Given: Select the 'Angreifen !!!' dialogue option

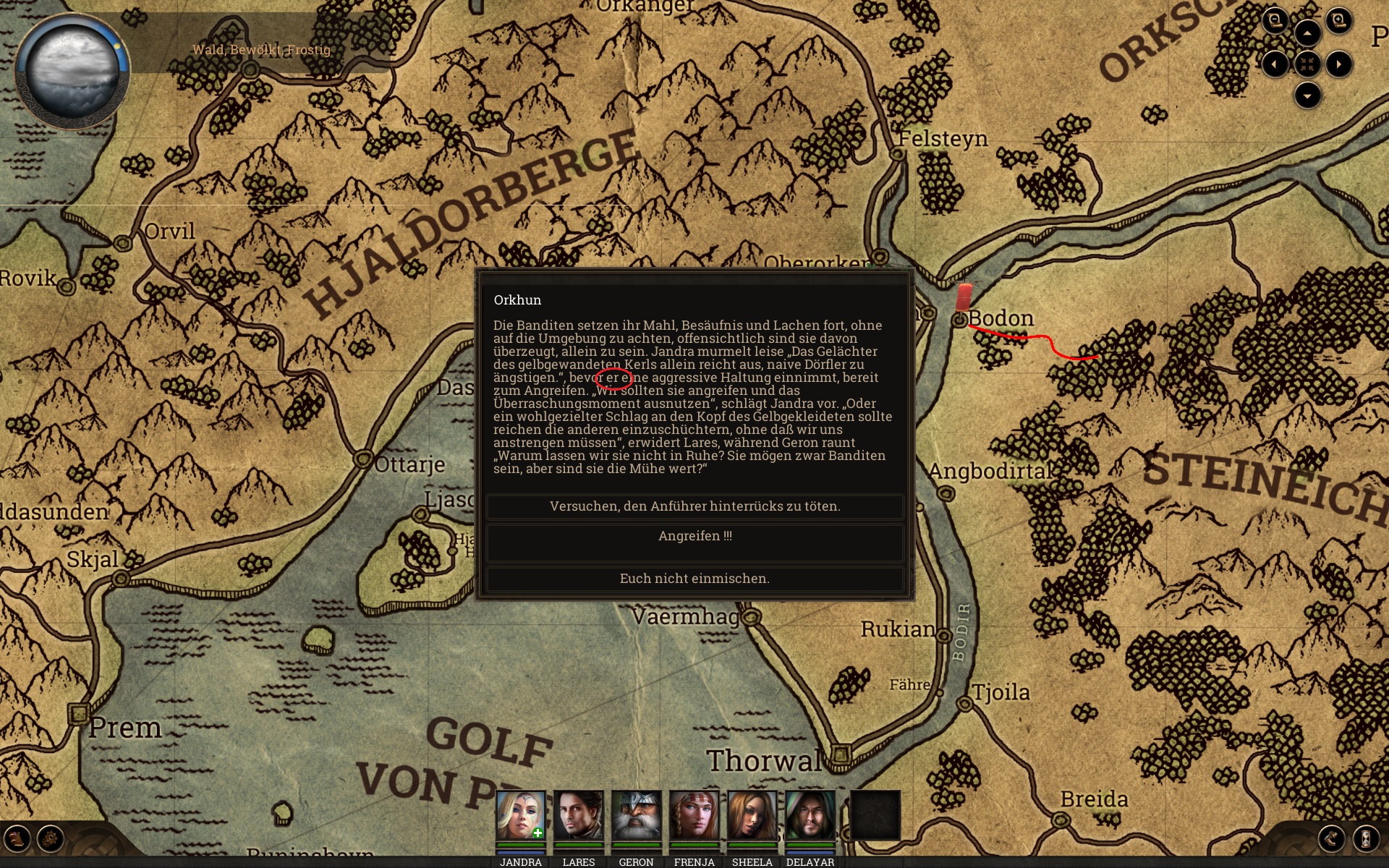Looking at the screenshot, I should click(x=694, y=536).
